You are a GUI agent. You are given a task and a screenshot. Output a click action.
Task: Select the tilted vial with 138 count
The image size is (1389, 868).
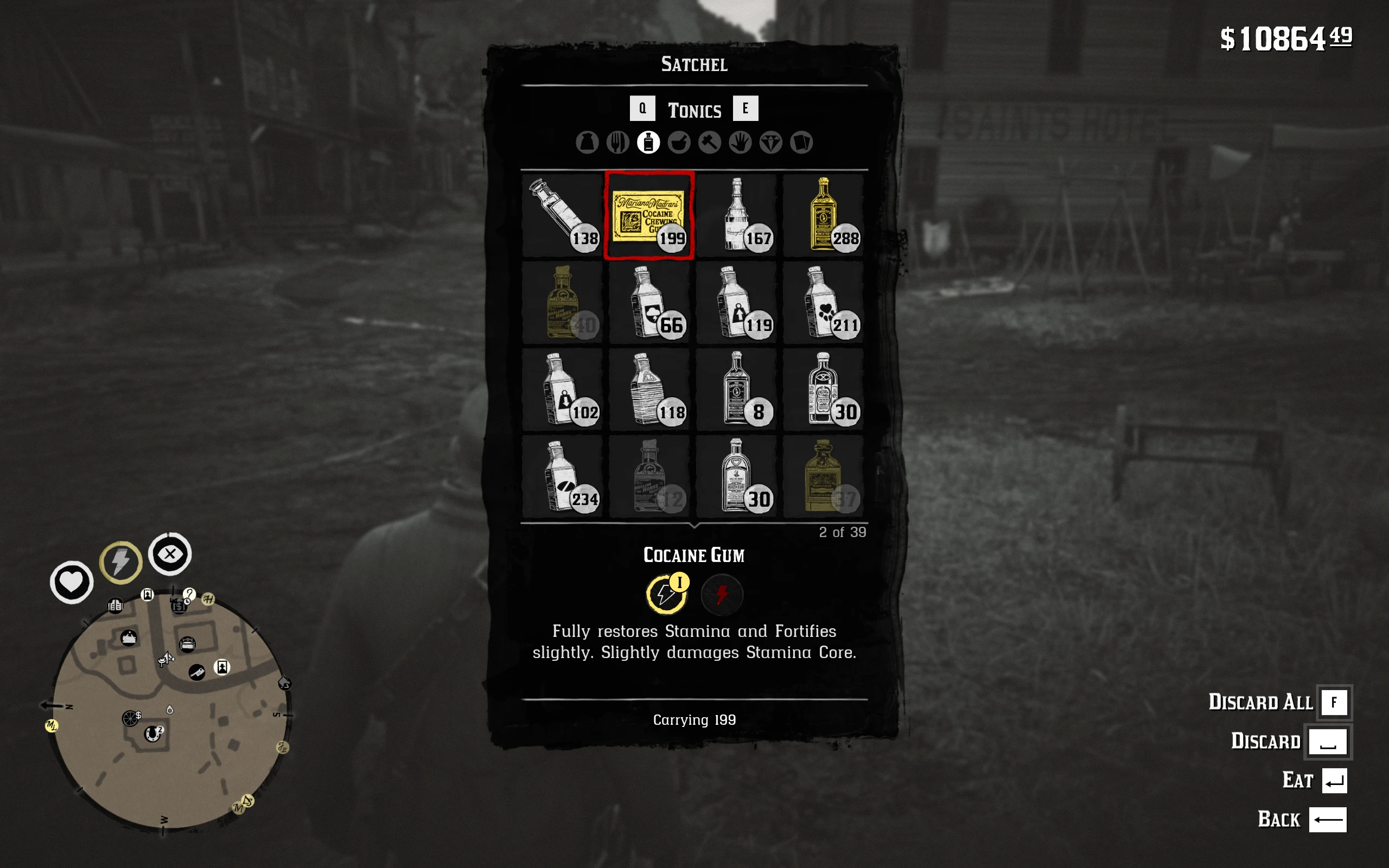click(x=562, y=215)
